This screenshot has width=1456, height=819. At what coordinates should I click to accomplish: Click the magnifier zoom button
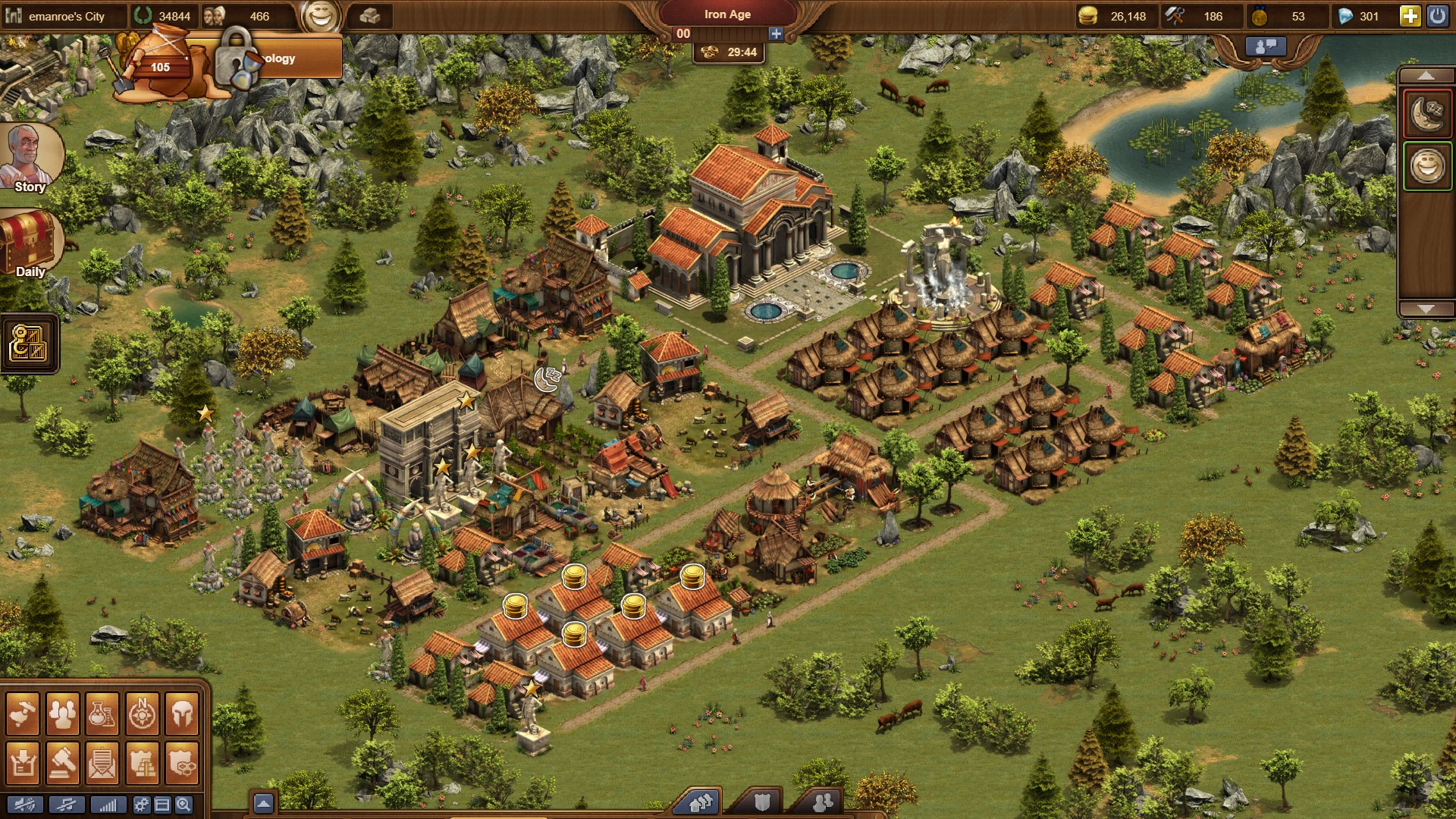click(184, 805)
